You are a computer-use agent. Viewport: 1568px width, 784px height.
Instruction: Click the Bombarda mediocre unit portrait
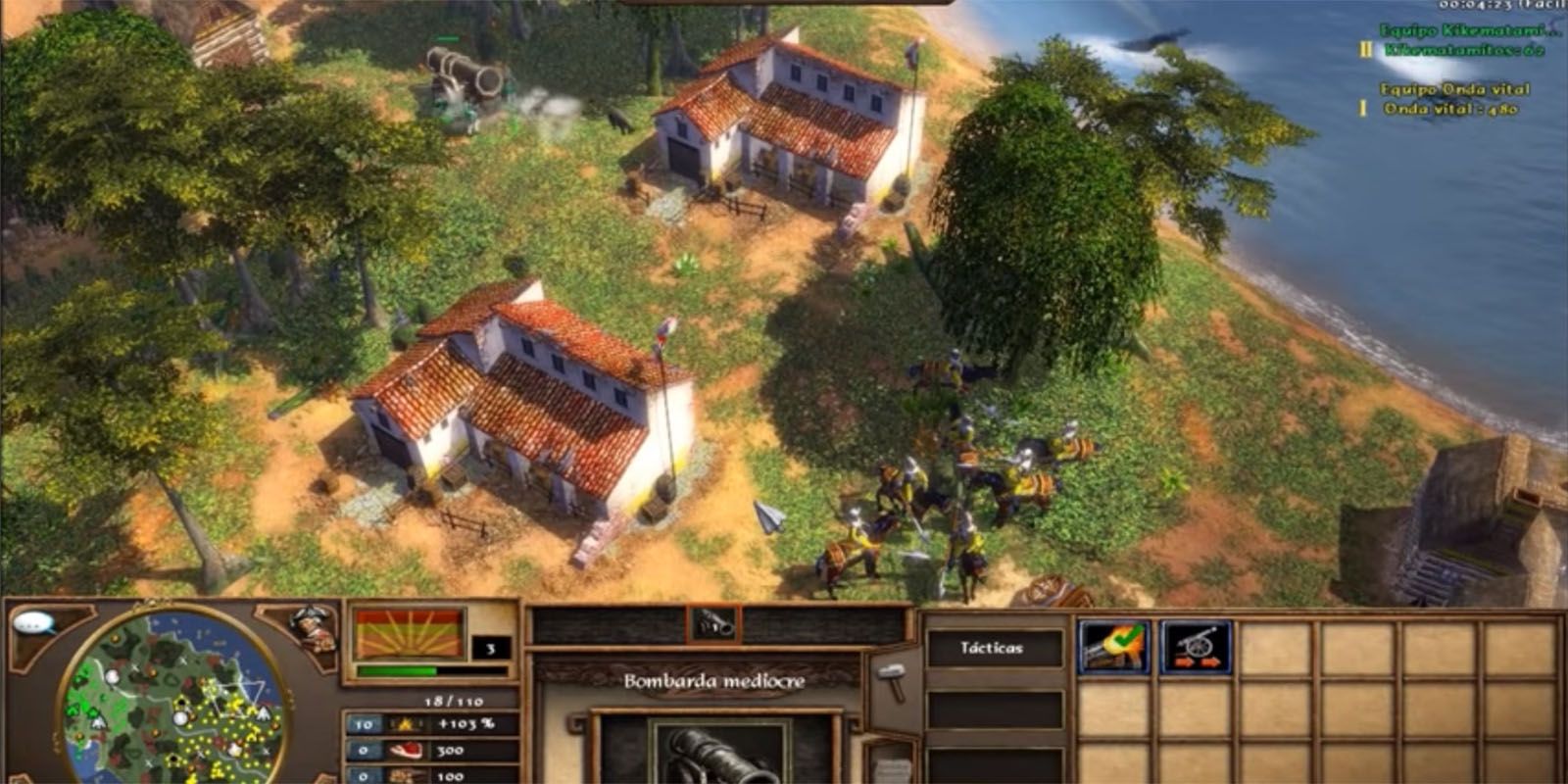coord(718,753)
